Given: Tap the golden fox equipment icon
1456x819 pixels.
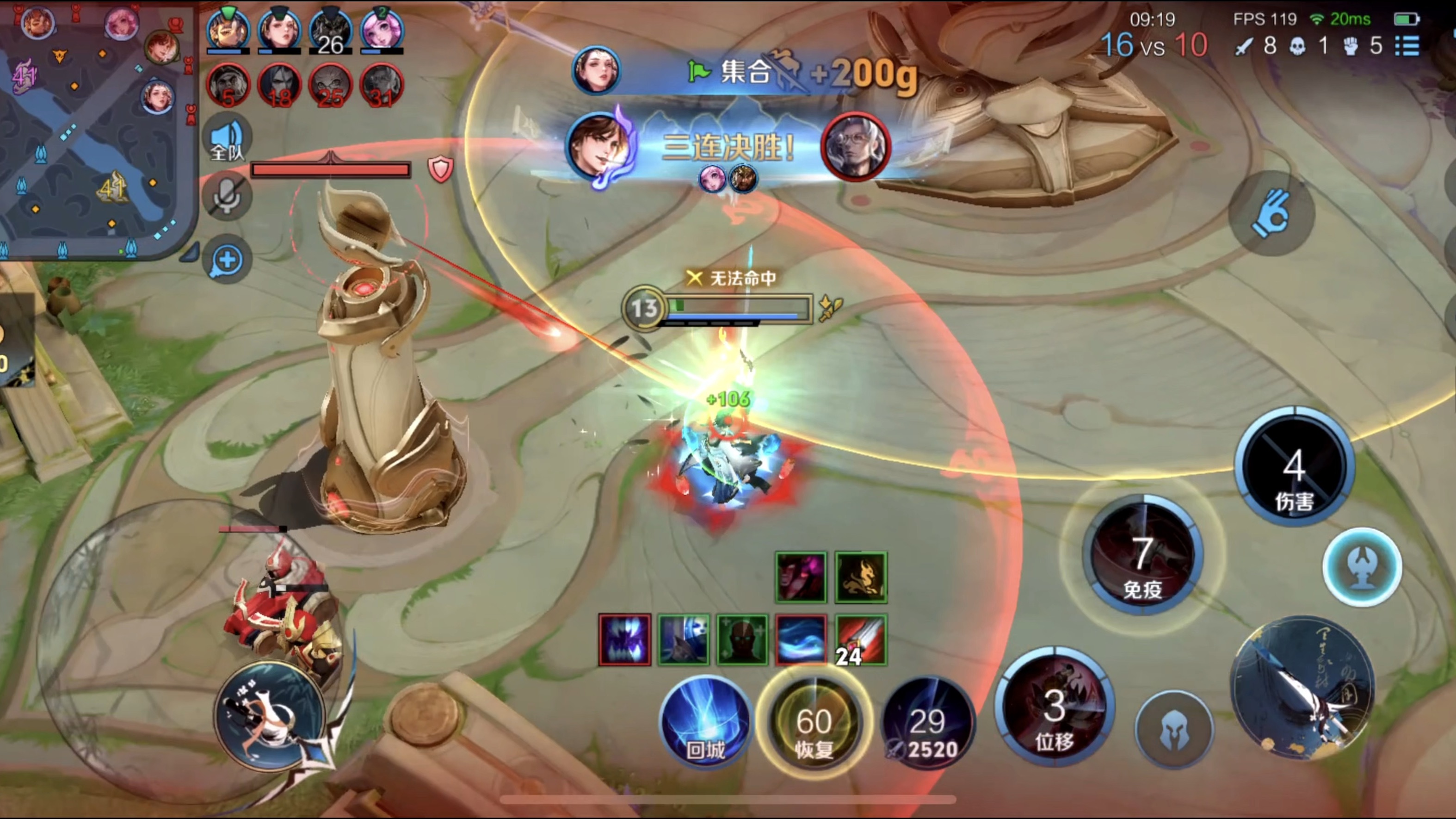Looking at the screenshot, I should pos(861,577).
